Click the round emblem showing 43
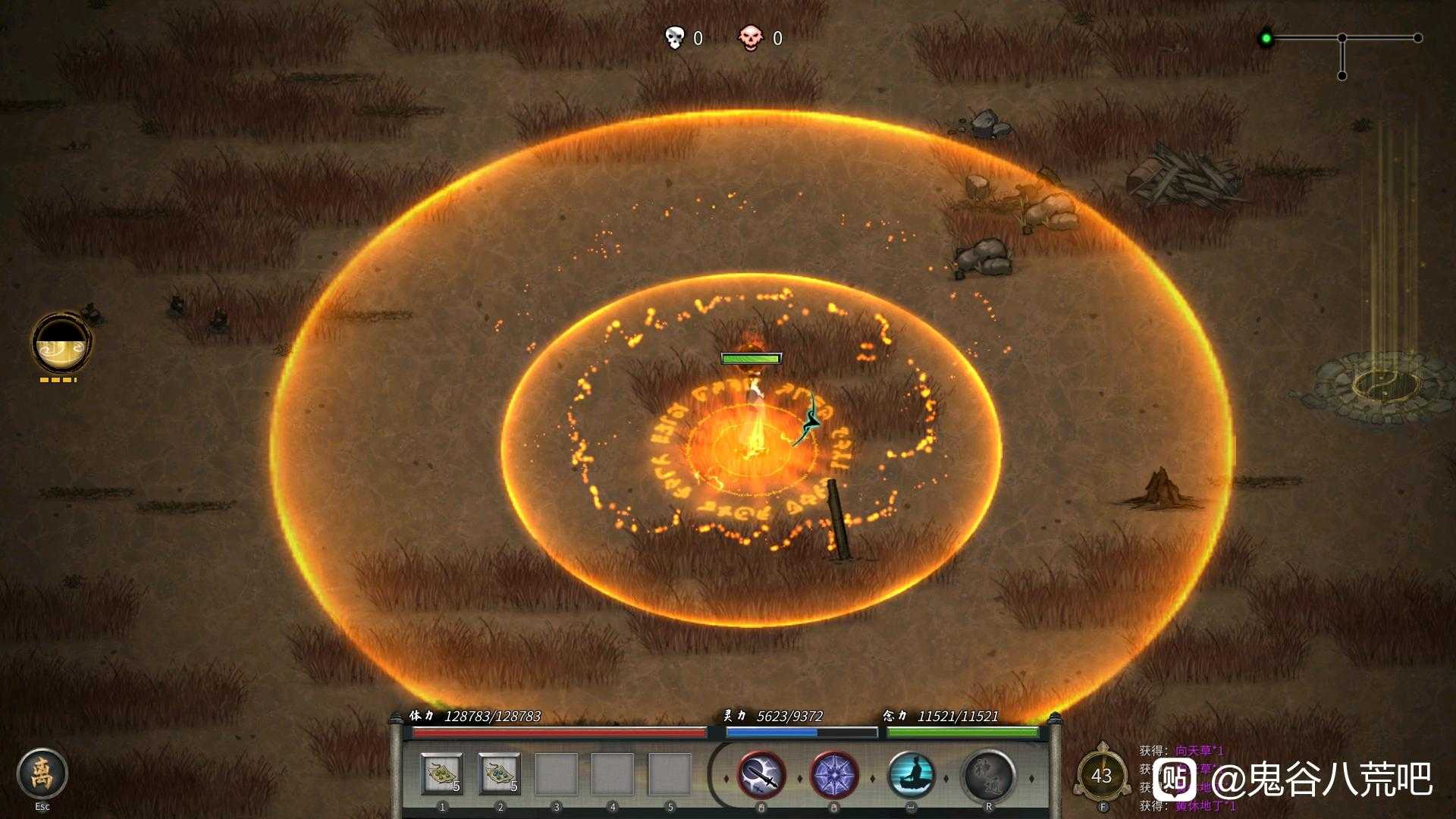1456x819 pixels. [x=1101, y=775]
